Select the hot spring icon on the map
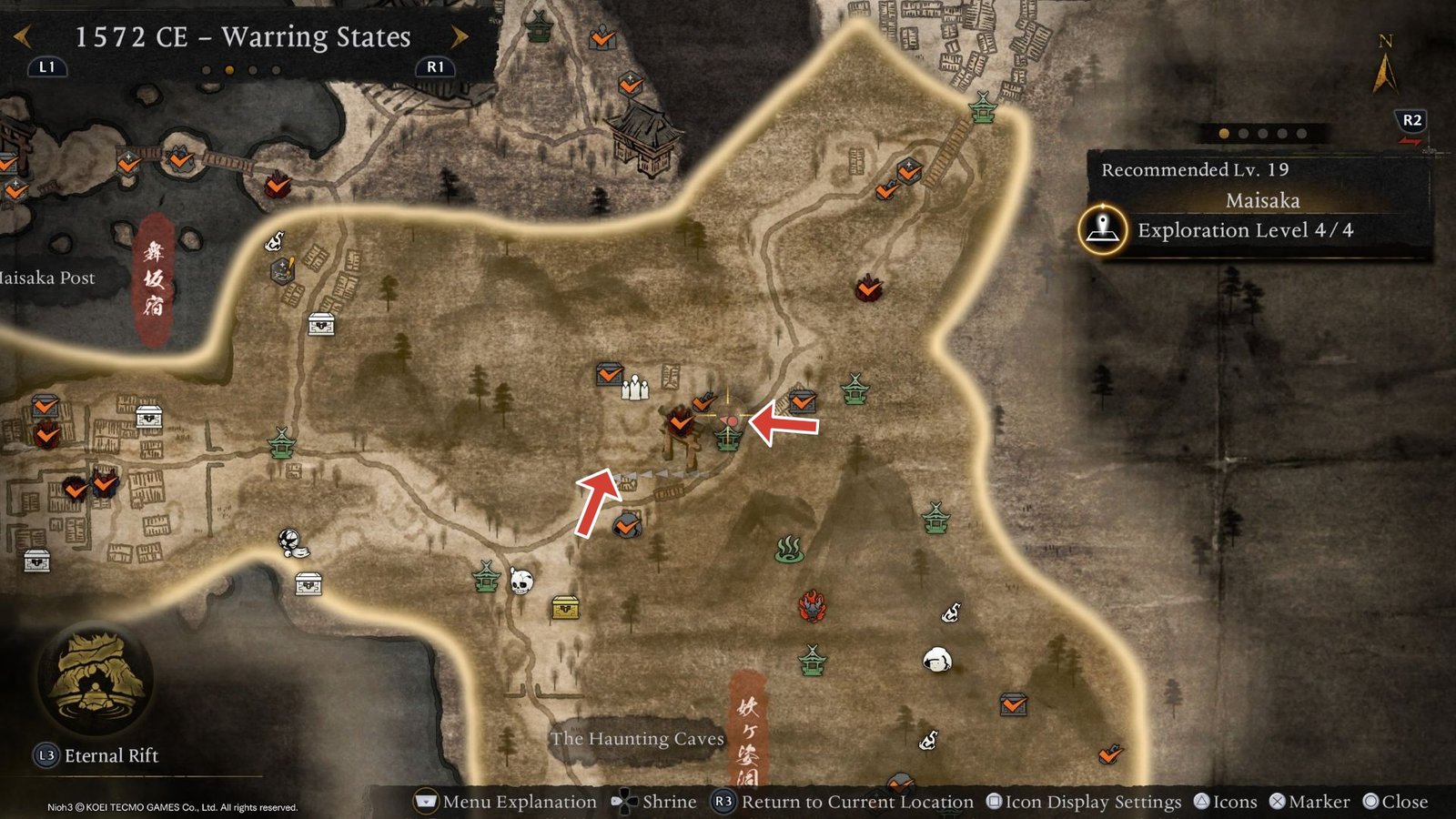 pos(792,550)
